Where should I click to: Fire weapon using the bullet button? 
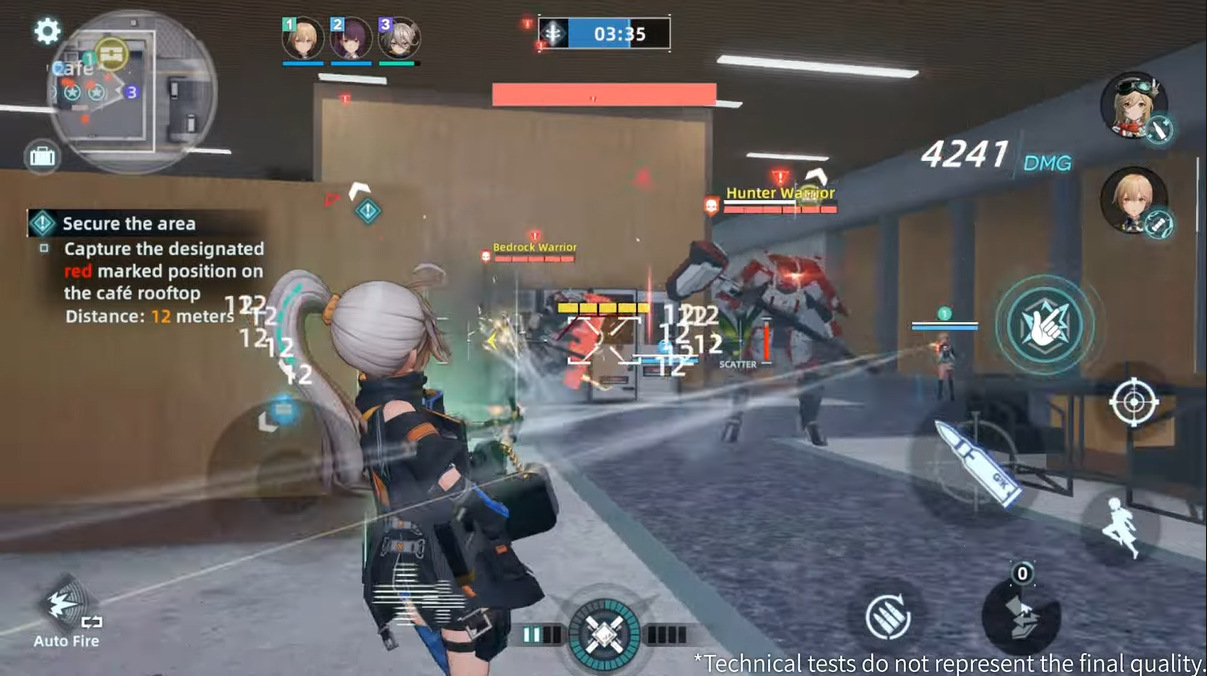[x=973, y=461]
